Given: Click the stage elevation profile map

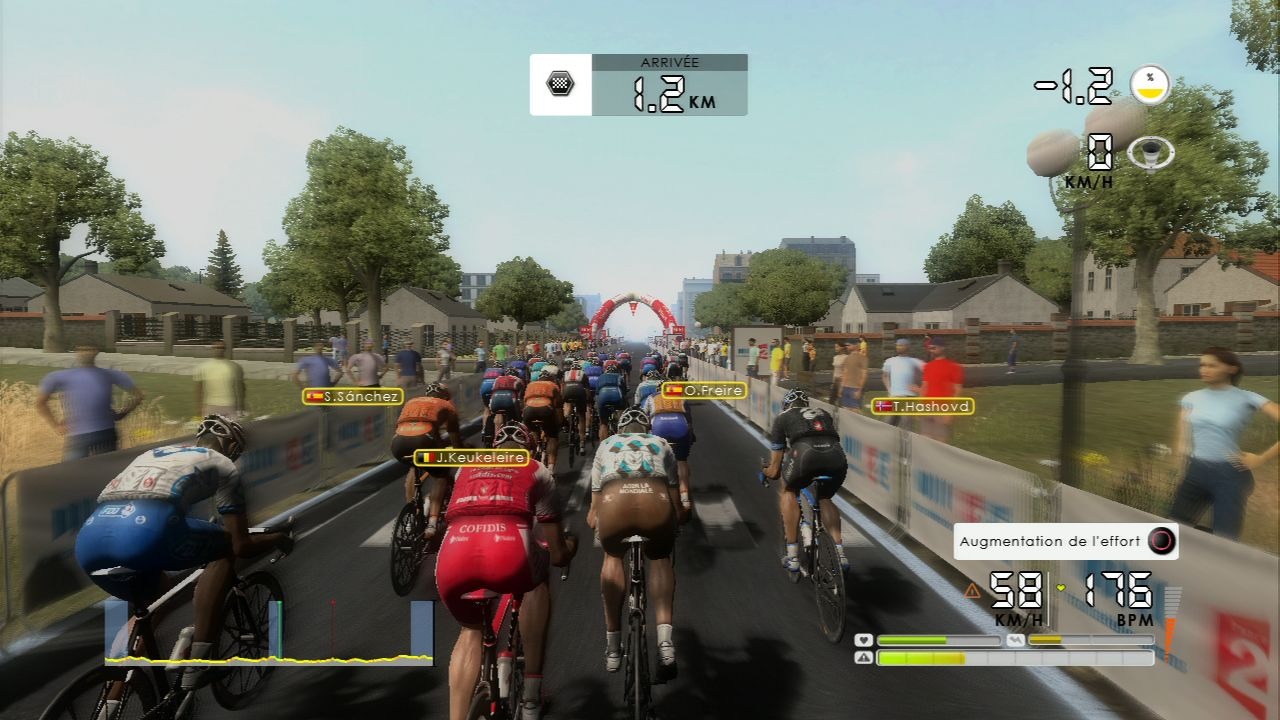Looking at the screenshot, I should pyautogui.click(x=269, y=632).
